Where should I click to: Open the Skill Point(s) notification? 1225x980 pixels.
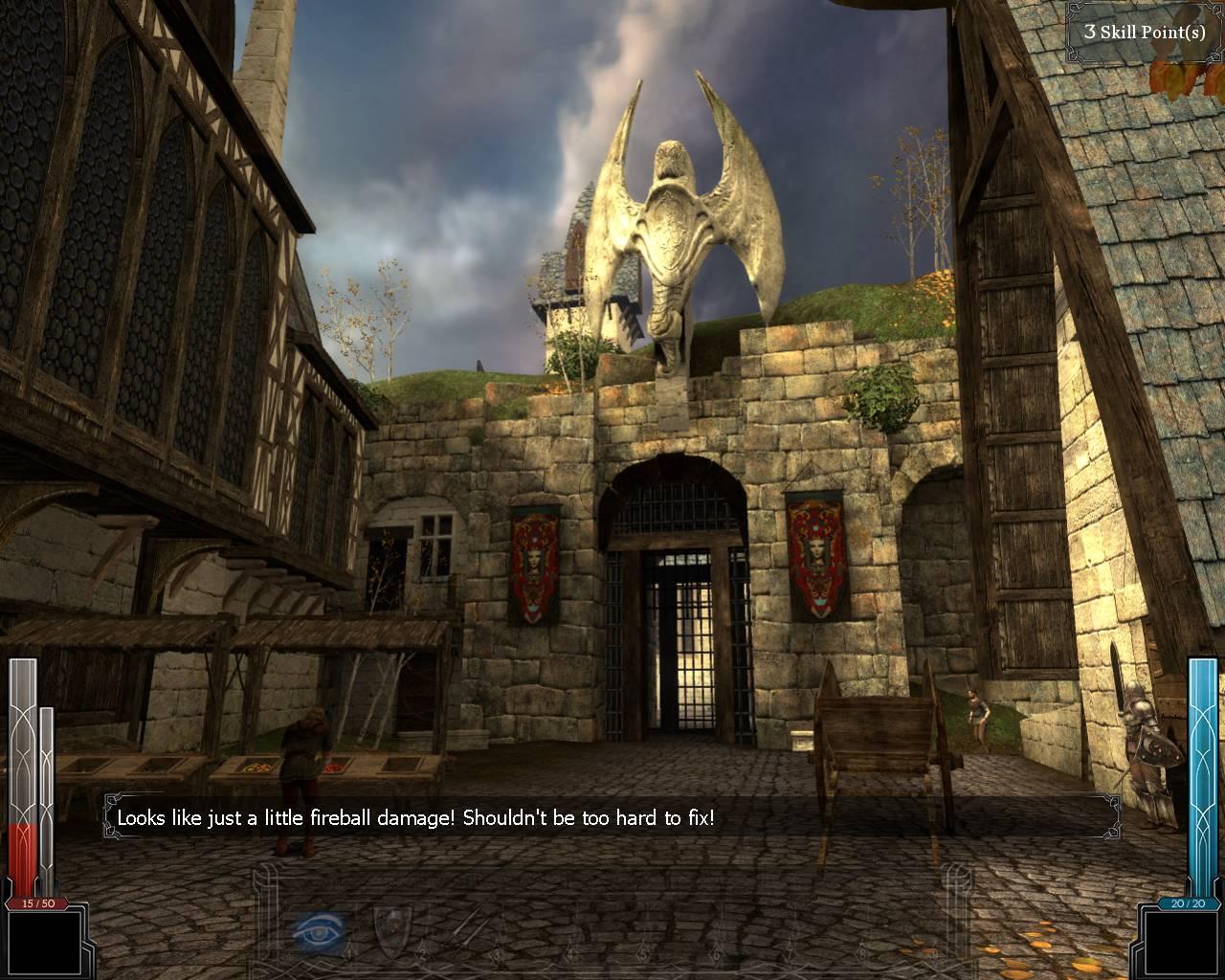point(1144,32)
